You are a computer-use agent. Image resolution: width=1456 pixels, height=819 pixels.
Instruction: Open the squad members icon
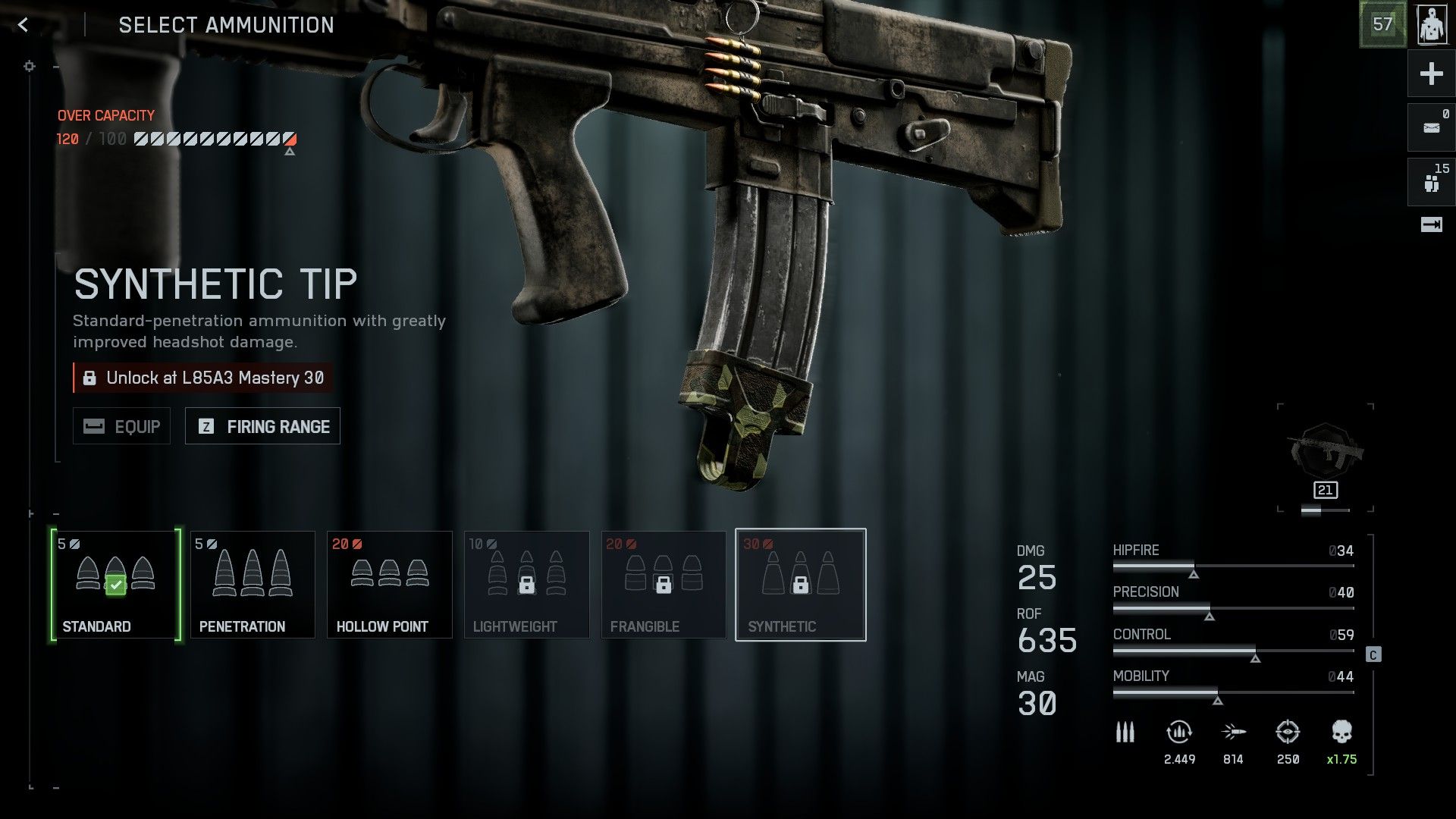pyautogui.click(x=1431, y=182)
